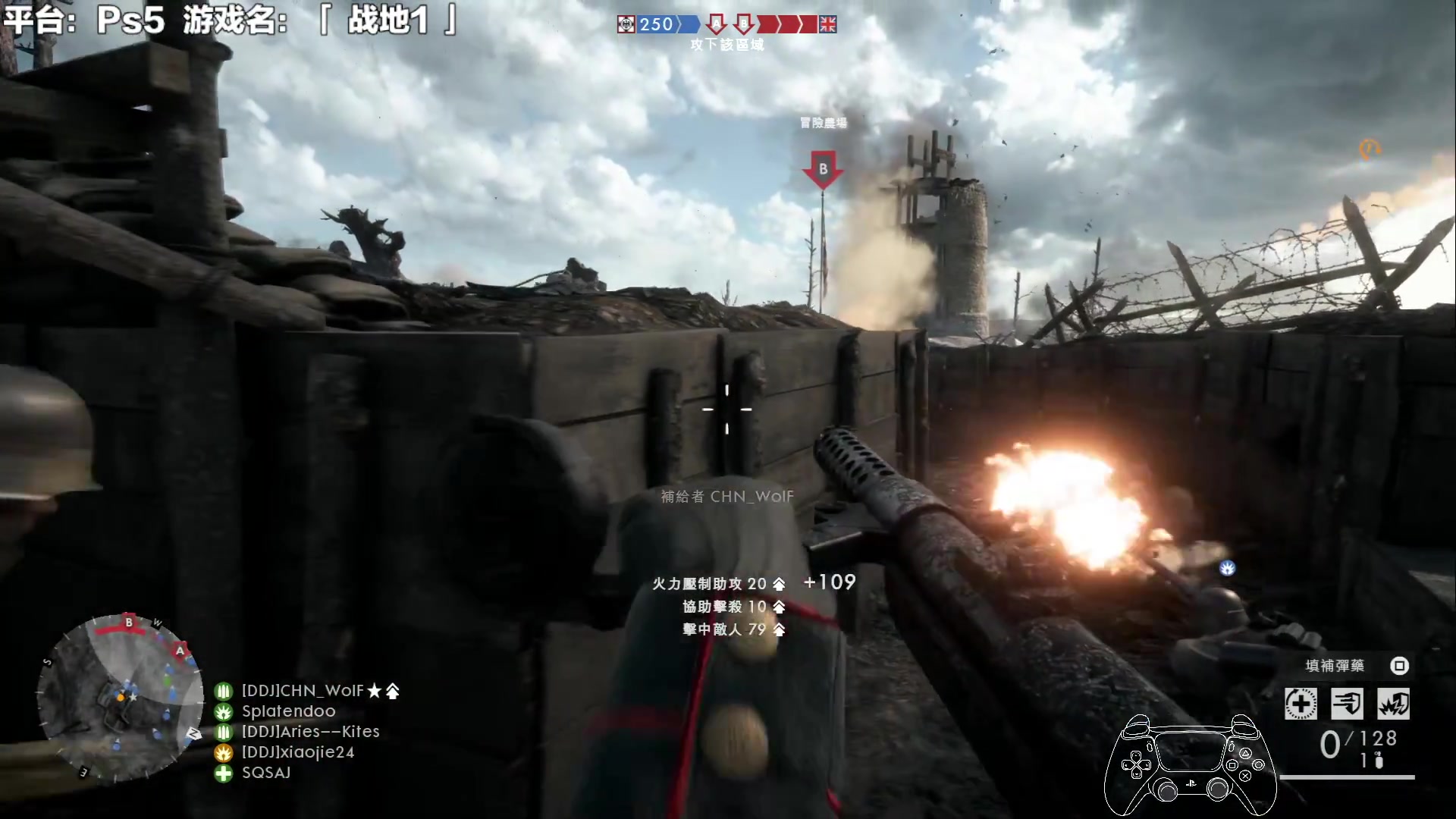The height and width of the screenshot is (819, 1456).
Task: Click the German Empire team emblem
Action: [x=626, y=24]
